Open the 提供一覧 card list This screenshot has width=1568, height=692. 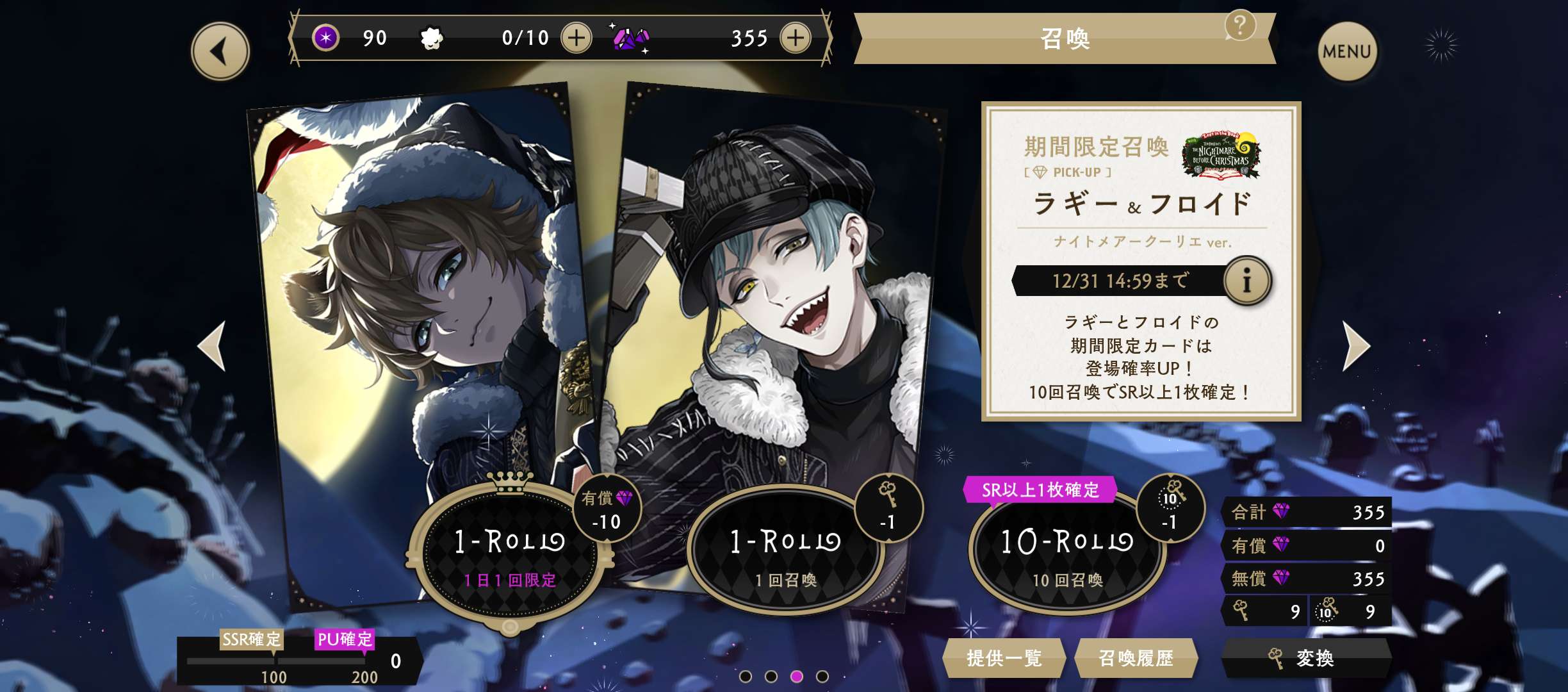[1004, 658]
